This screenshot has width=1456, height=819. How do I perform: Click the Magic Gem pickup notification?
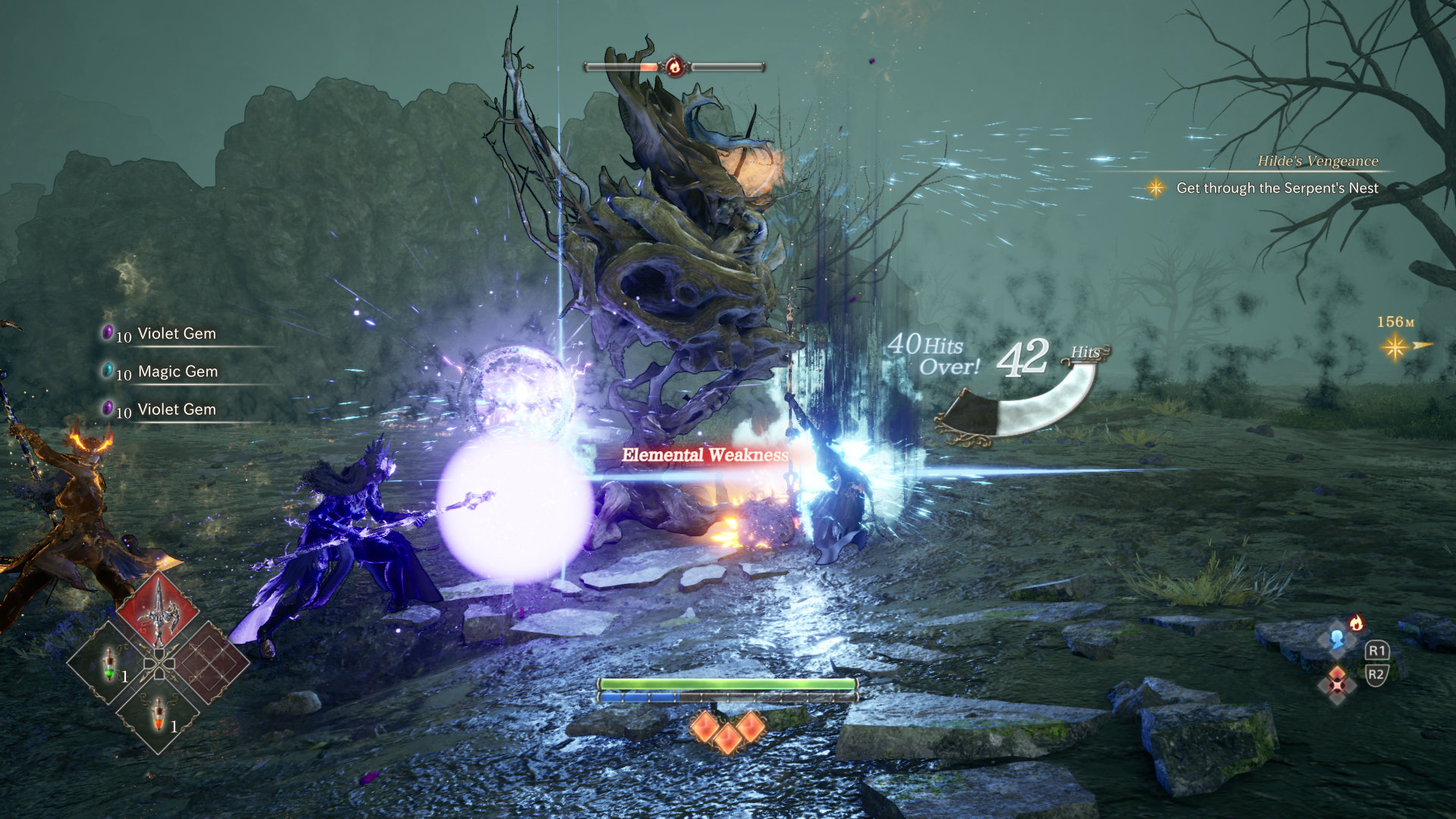[x=177, y=372]
